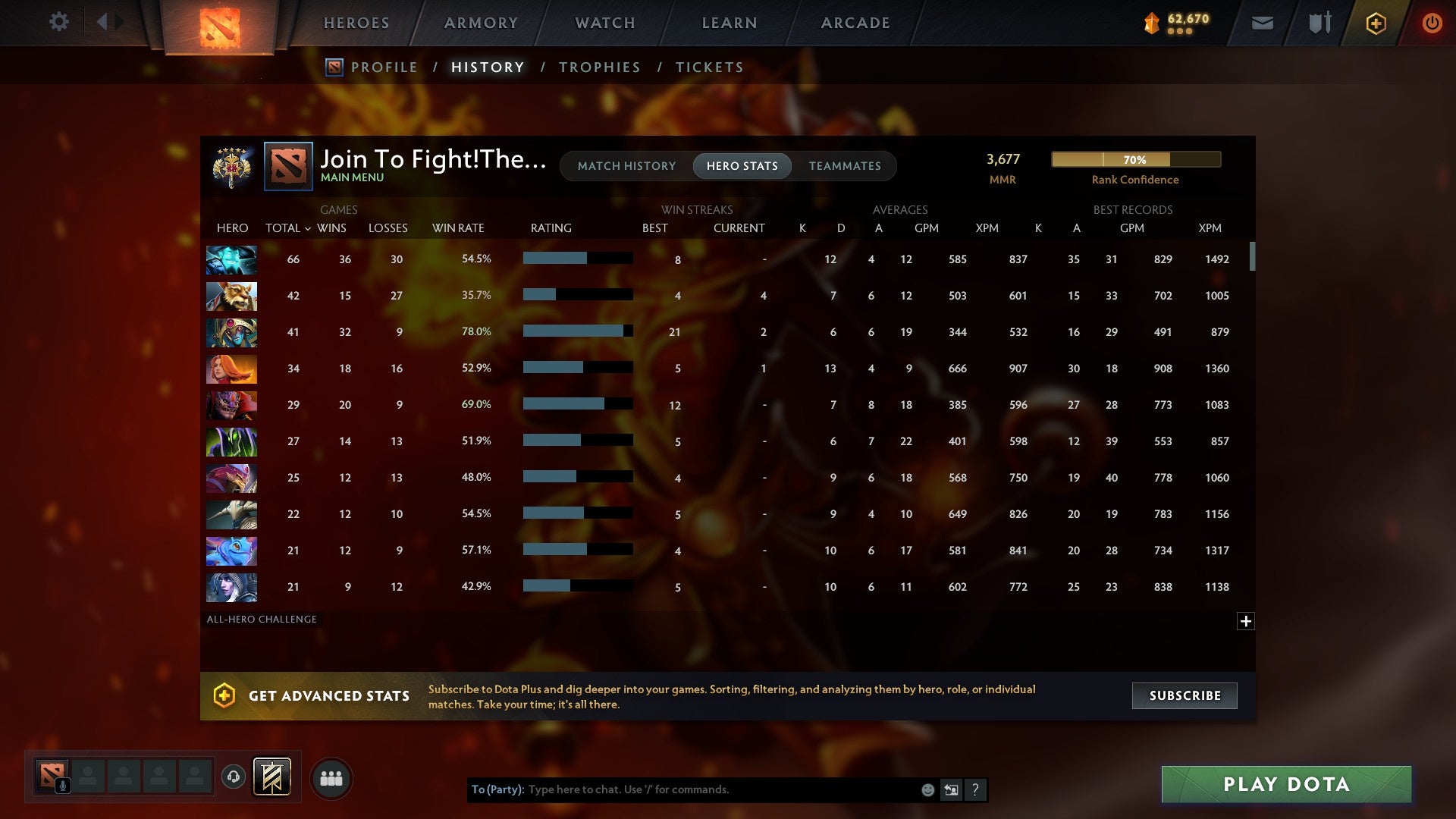Image resolution: width=1456 pixels, height=819 pixels.
Task: Switch to the Match History tab
Action: point(626,165)
